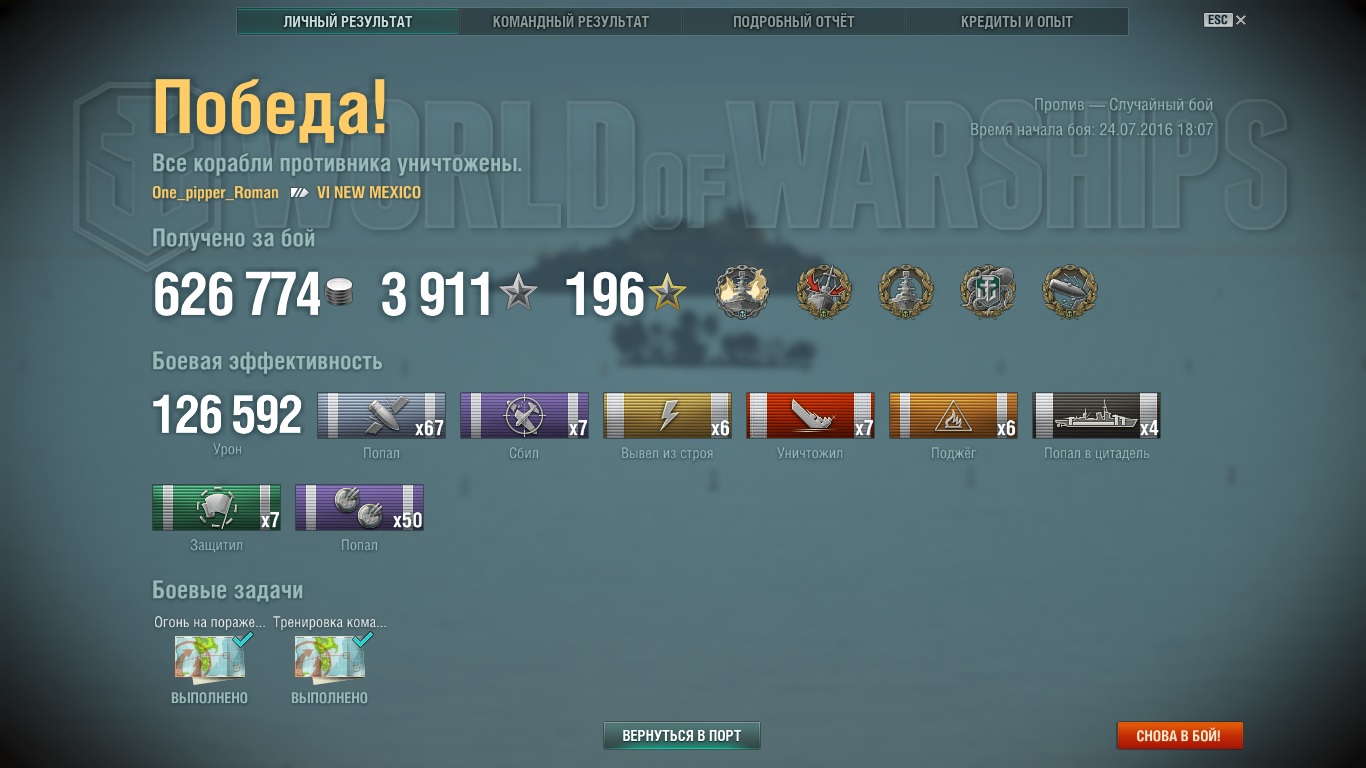Open the Попал в цитадель x4 ribbon
1366x768 pixels.
click(x=1096, y=416)
